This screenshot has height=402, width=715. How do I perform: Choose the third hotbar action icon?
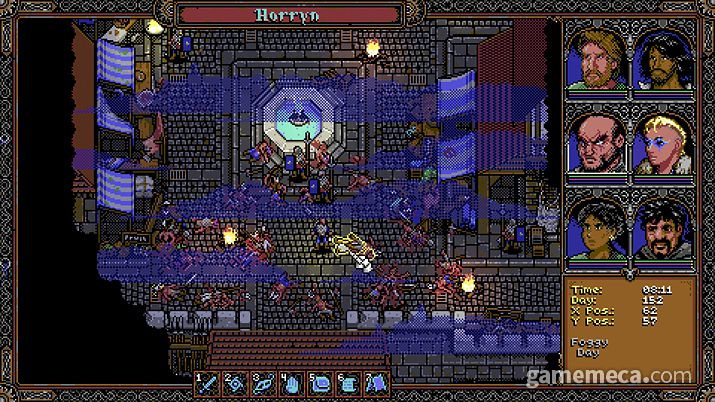click(265, 383)
